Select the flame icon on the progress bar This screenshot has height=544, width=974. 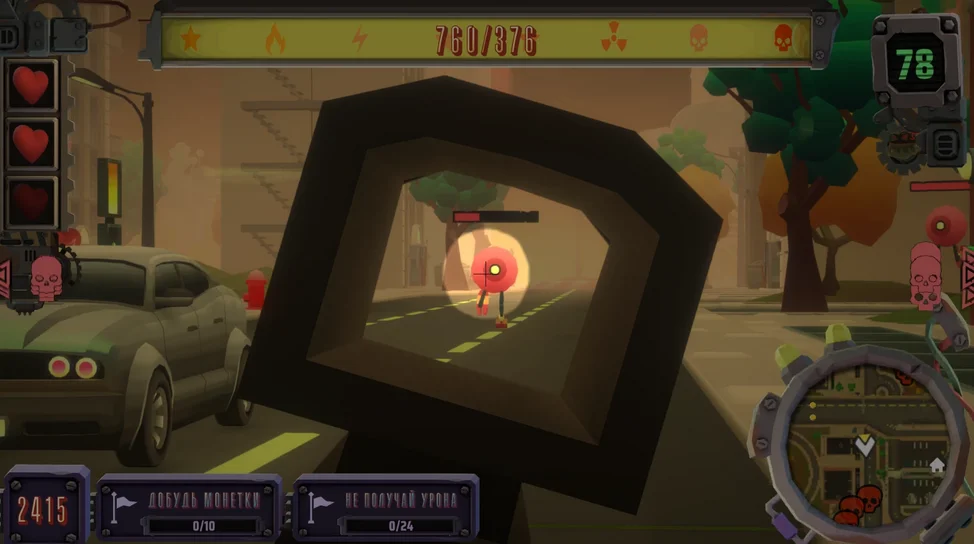pos(275,40)
